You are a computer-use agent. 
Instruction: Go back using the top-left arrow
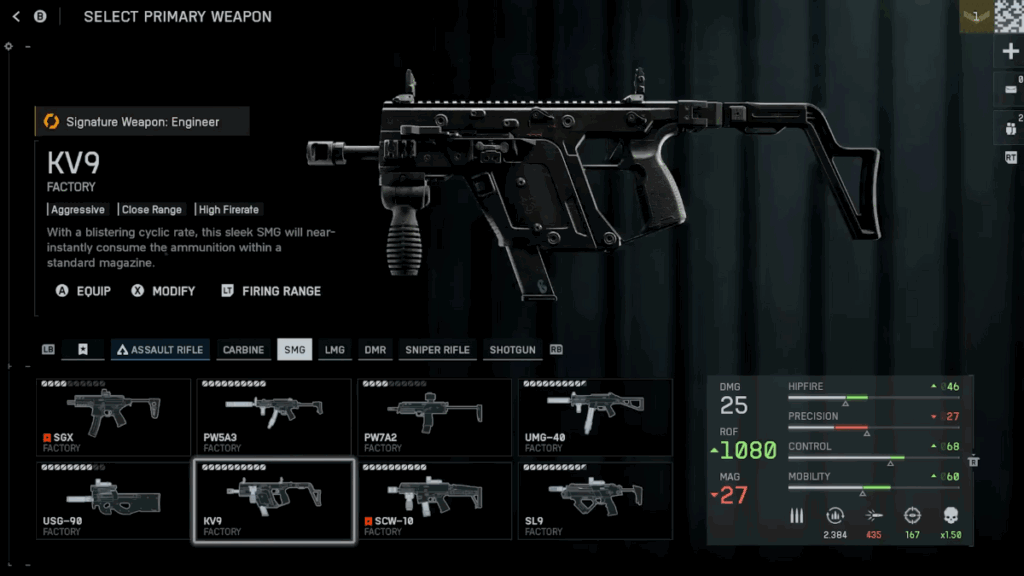click(16, 17)
